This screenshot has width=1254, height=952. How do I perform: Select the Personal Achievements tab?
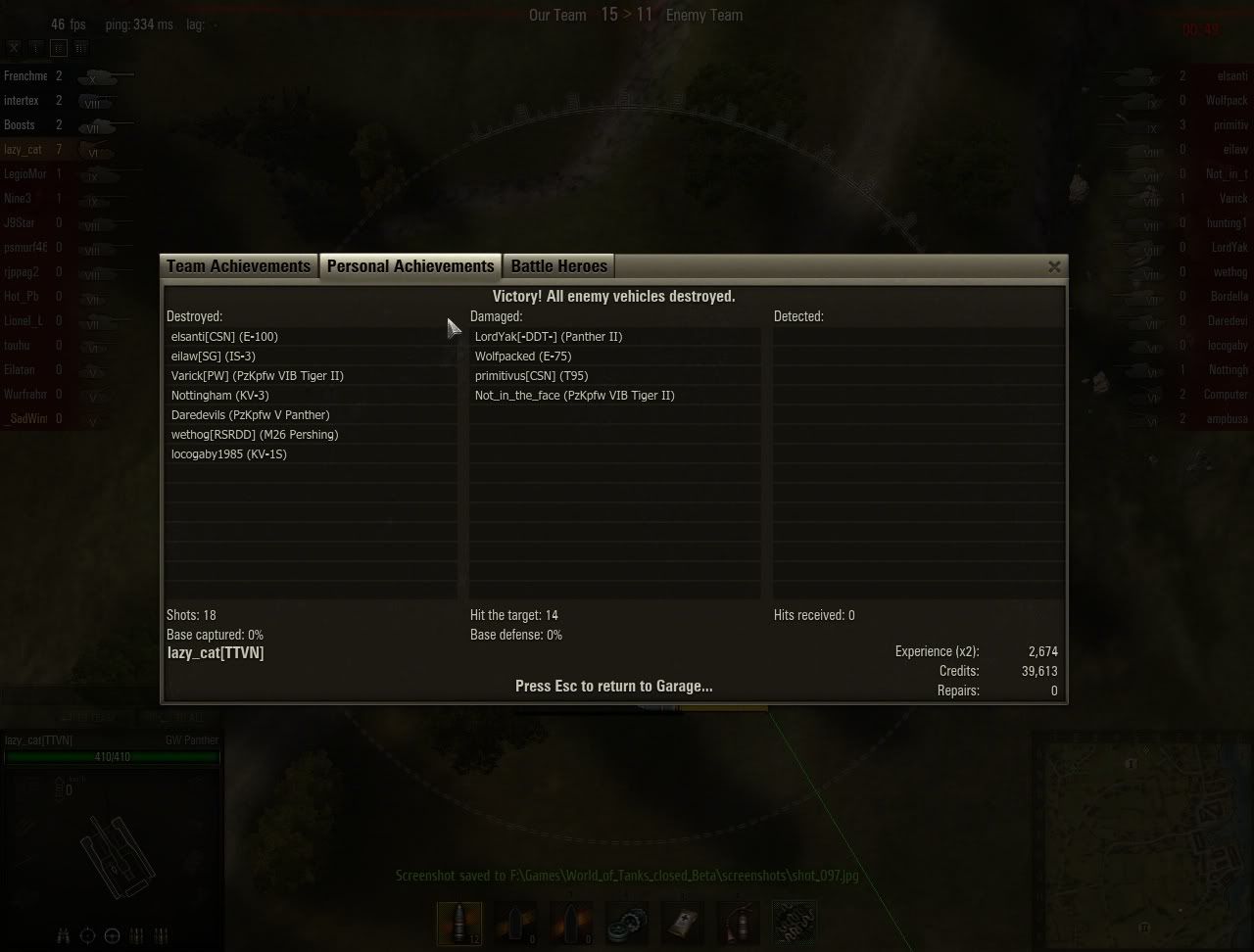tap(410, 266)
